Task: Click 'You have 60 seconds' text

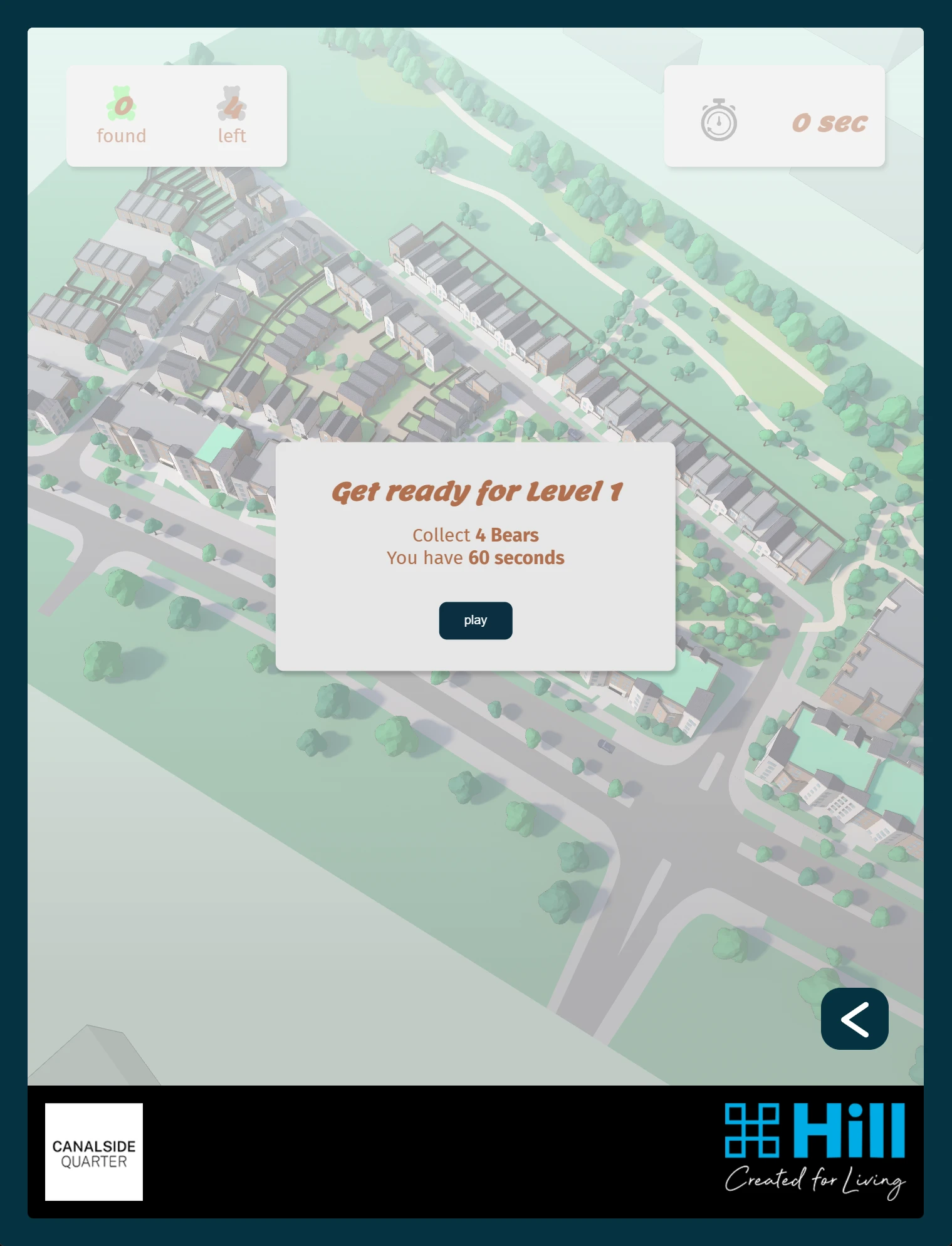Action: pos(475,557)
